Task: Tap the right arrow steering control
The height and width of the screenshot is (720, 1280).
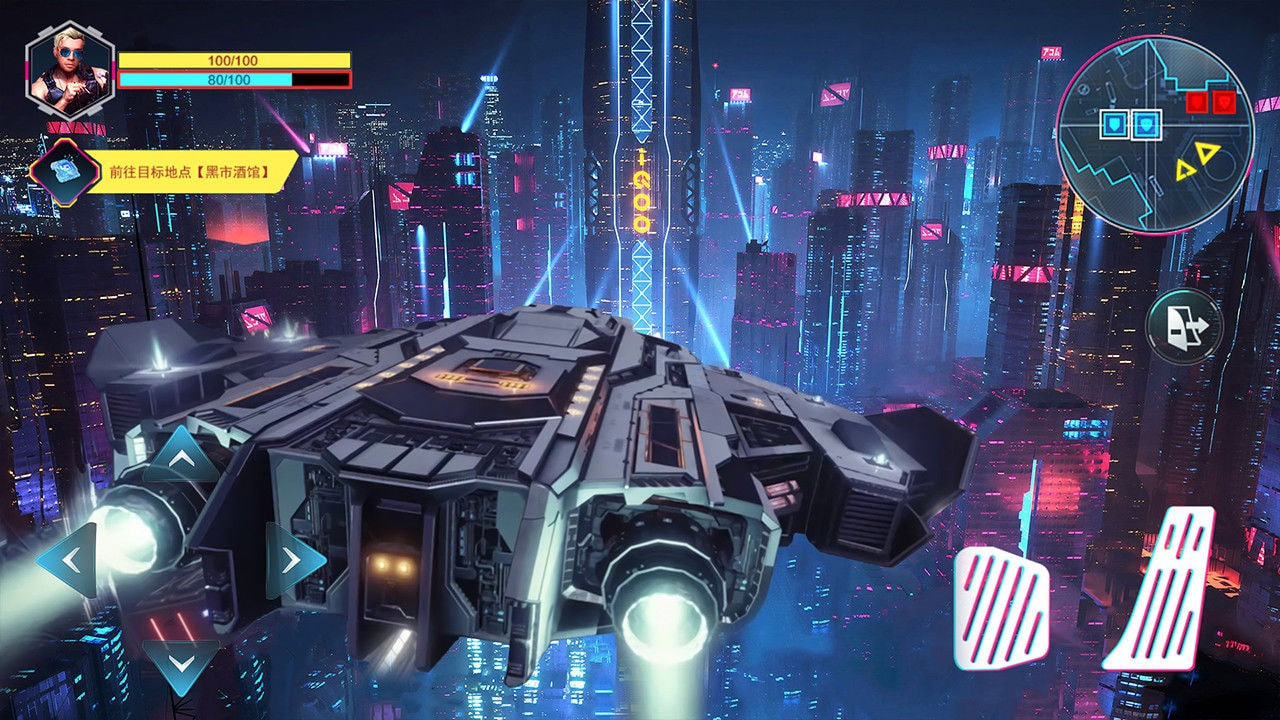Action: [x=292, y=561]
